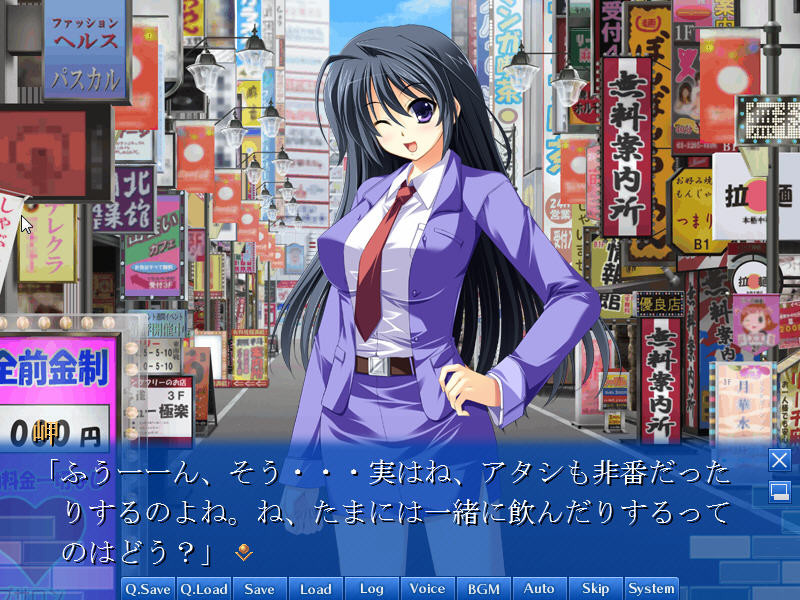The height and width of the screenshot is (600, 800).
Task: Click the window icon below the X
Action: 779,491
